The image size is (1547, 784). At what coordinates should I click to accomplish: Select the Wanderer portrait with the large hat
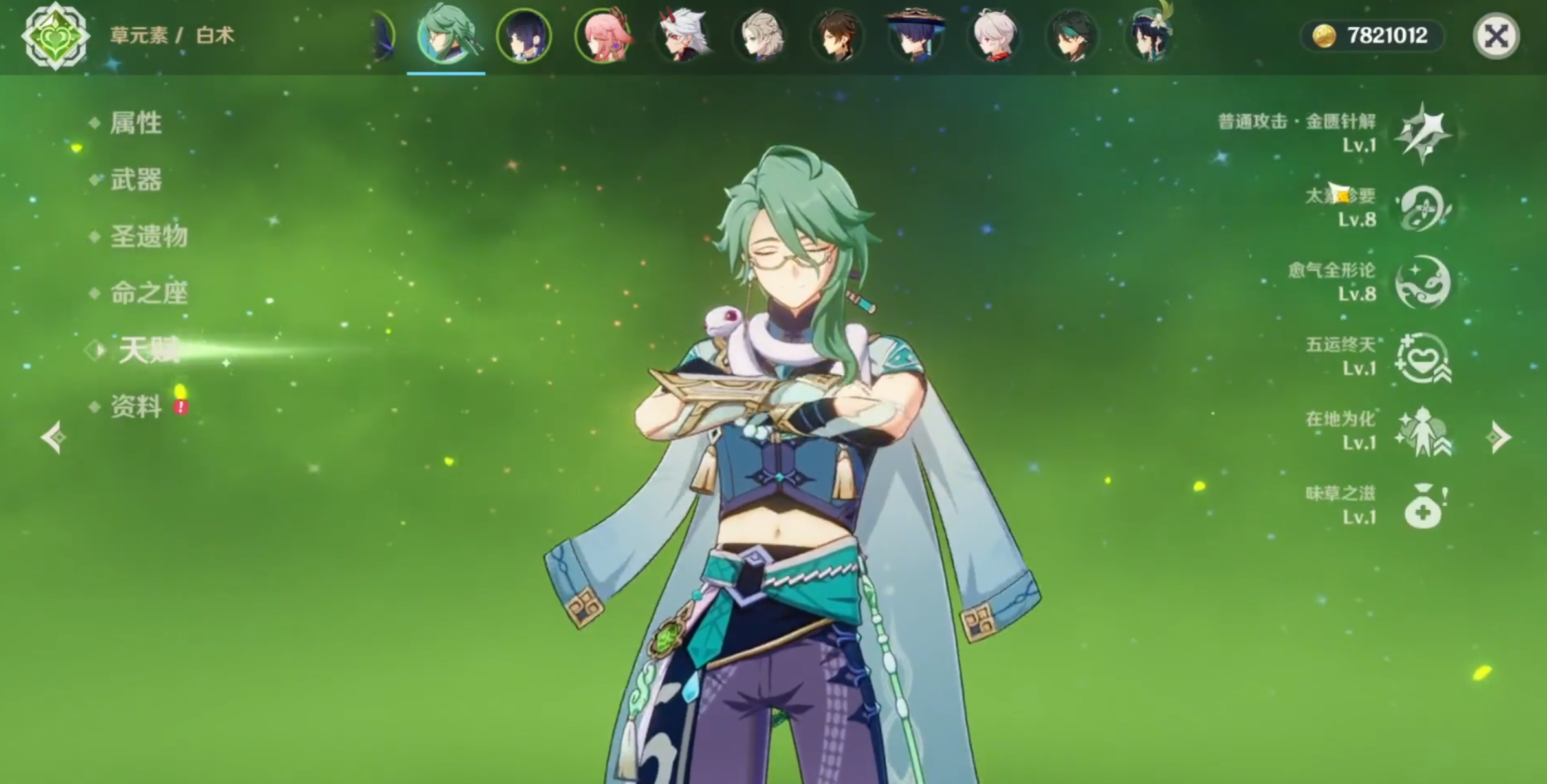(x=916, y=36)
